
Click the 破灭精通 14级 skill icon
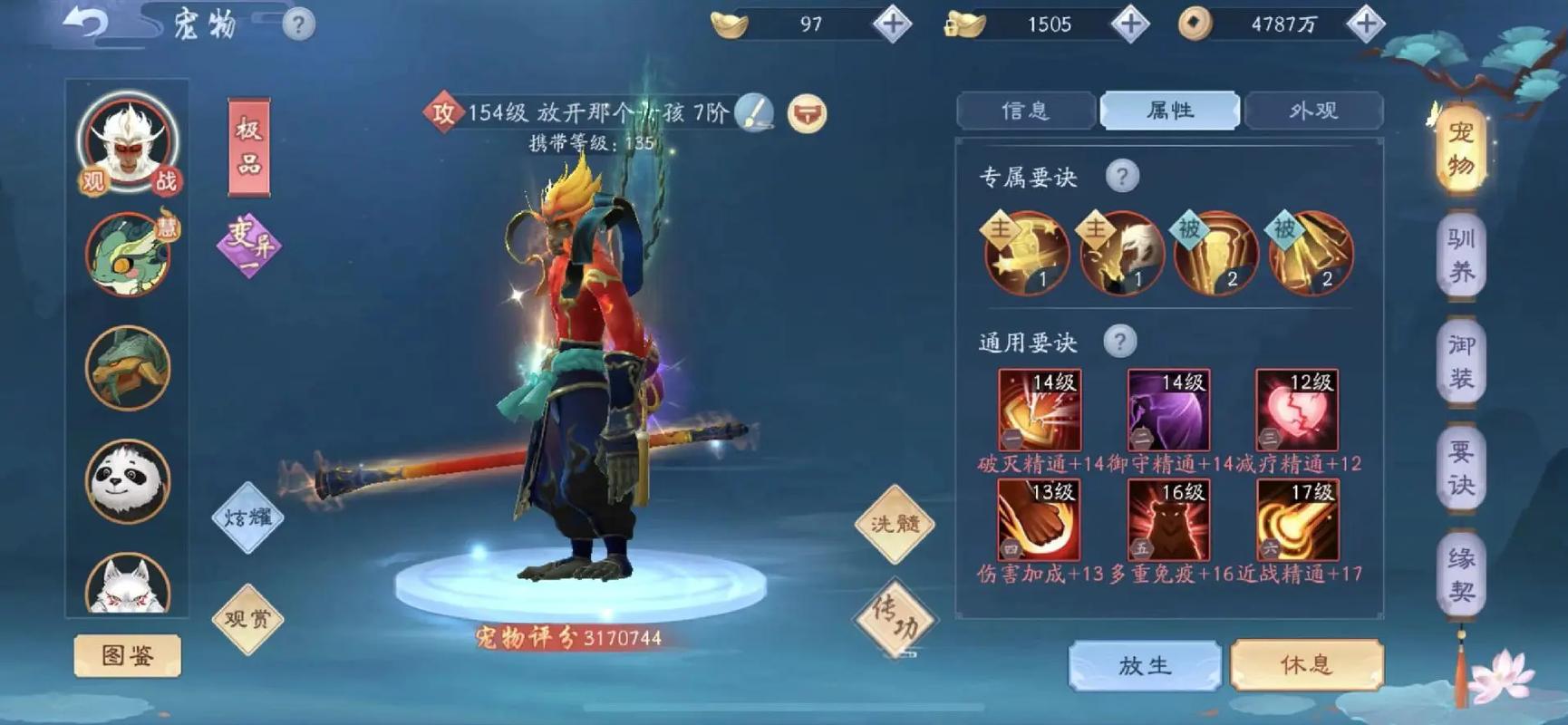point(1041,410)
